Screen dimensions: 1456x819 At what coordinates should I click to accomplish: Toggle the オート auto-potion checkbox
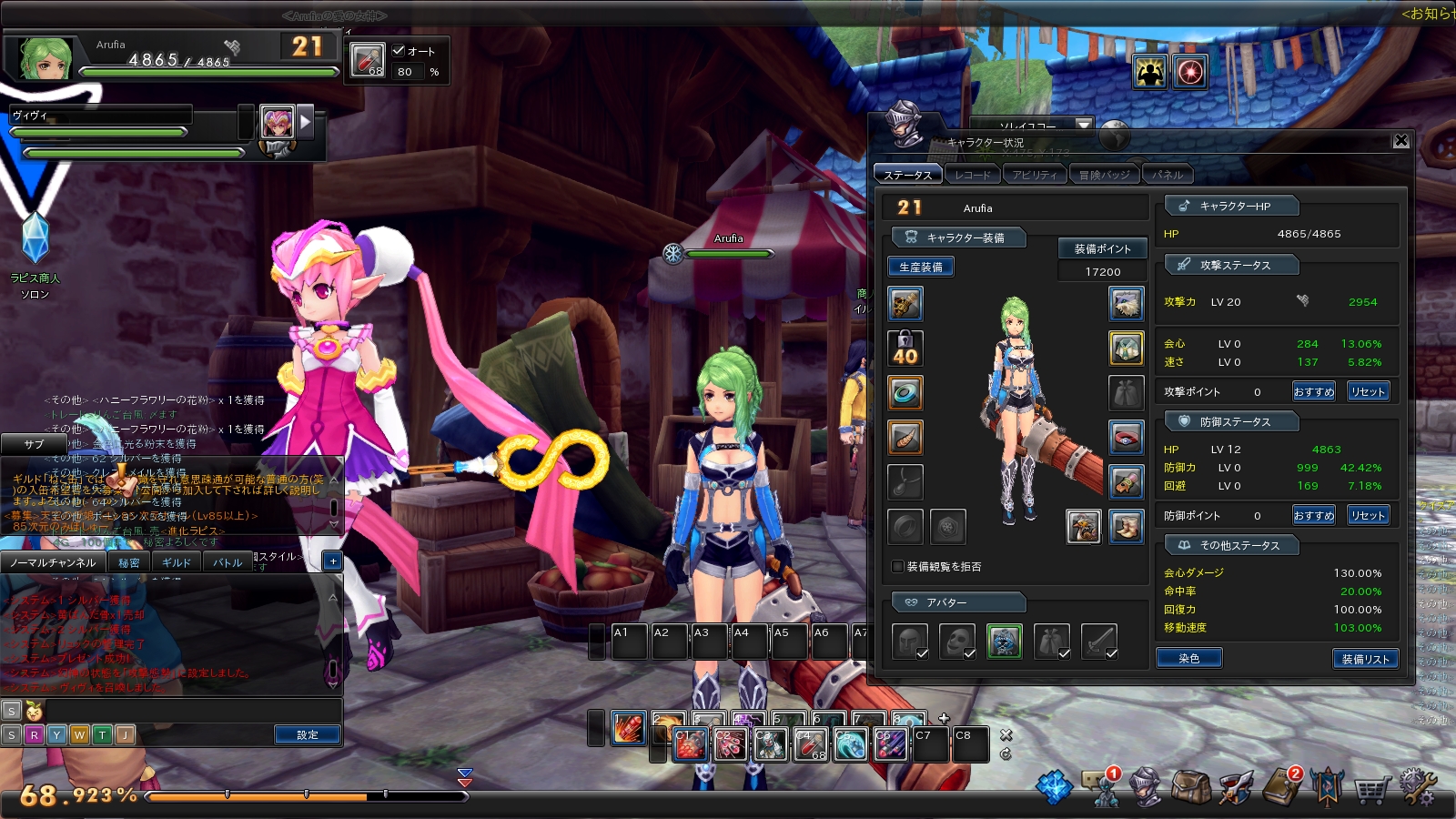pos(399,51)
